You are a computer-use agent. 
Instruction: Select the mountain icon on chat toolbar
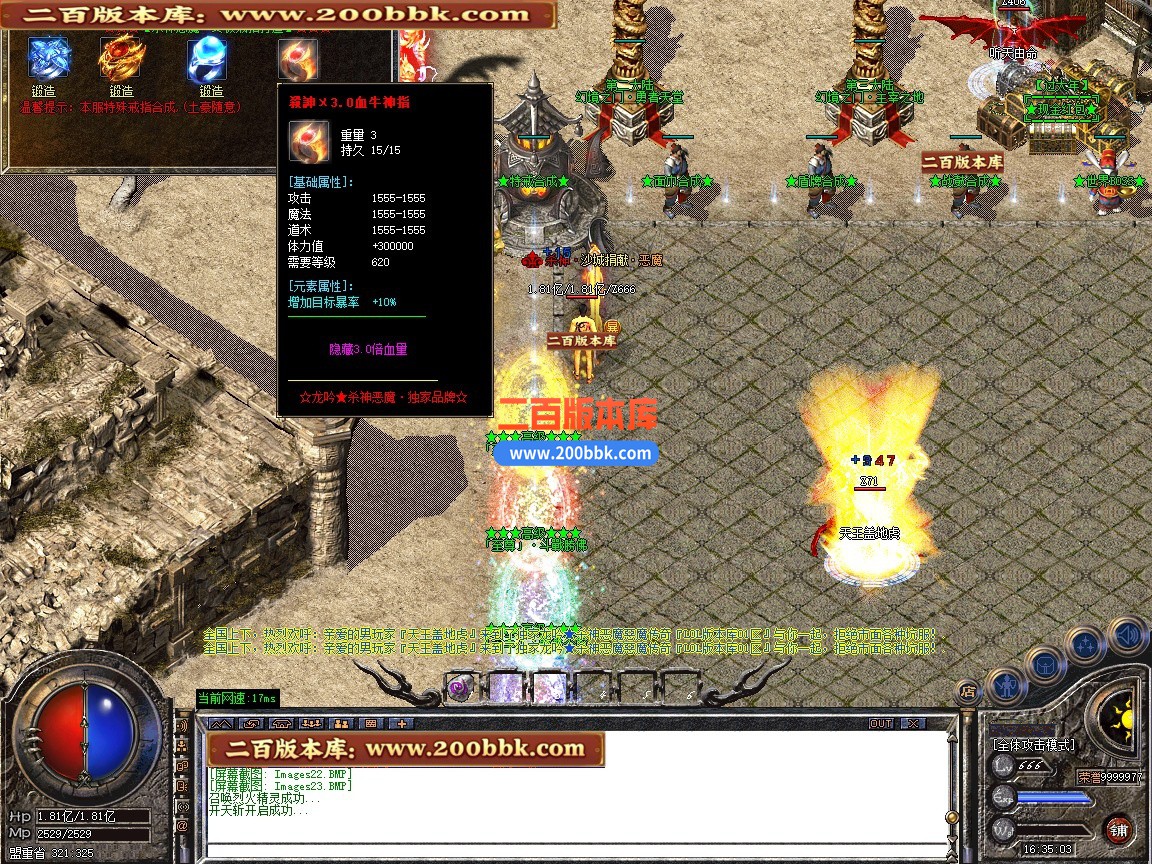(221, 723)
